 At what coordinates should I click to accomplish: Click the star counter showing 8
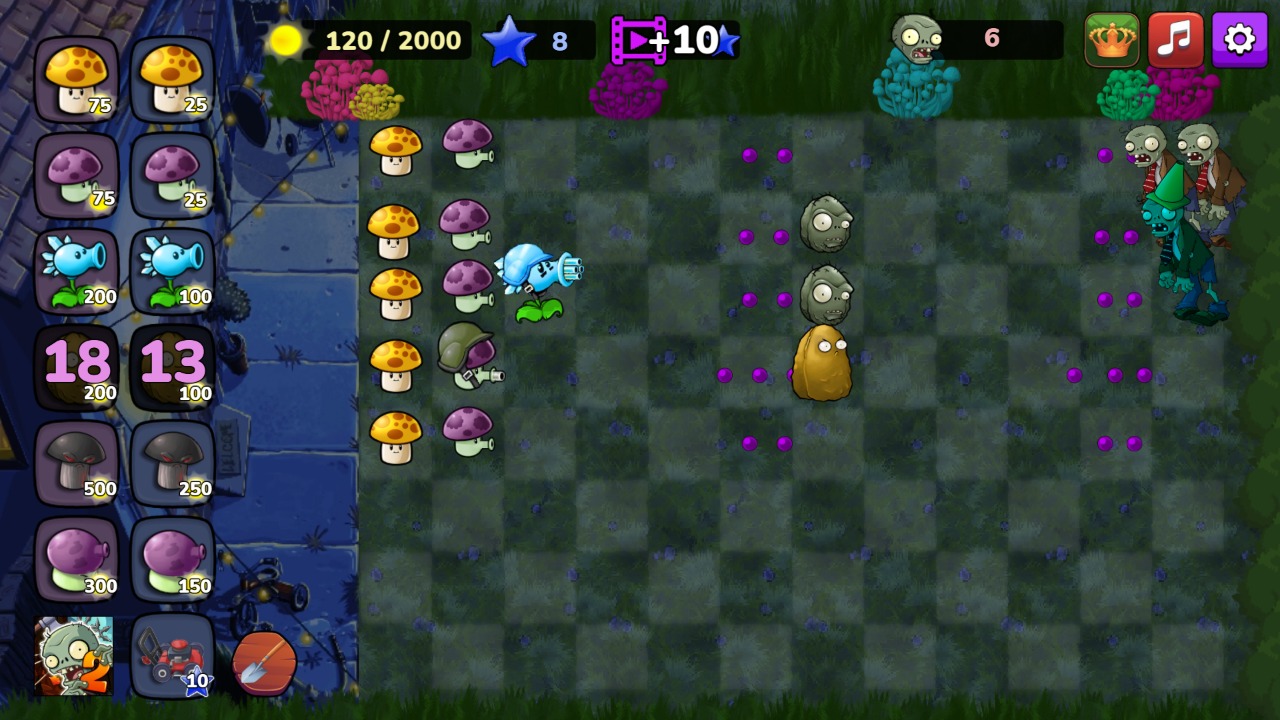coord(533,42)
